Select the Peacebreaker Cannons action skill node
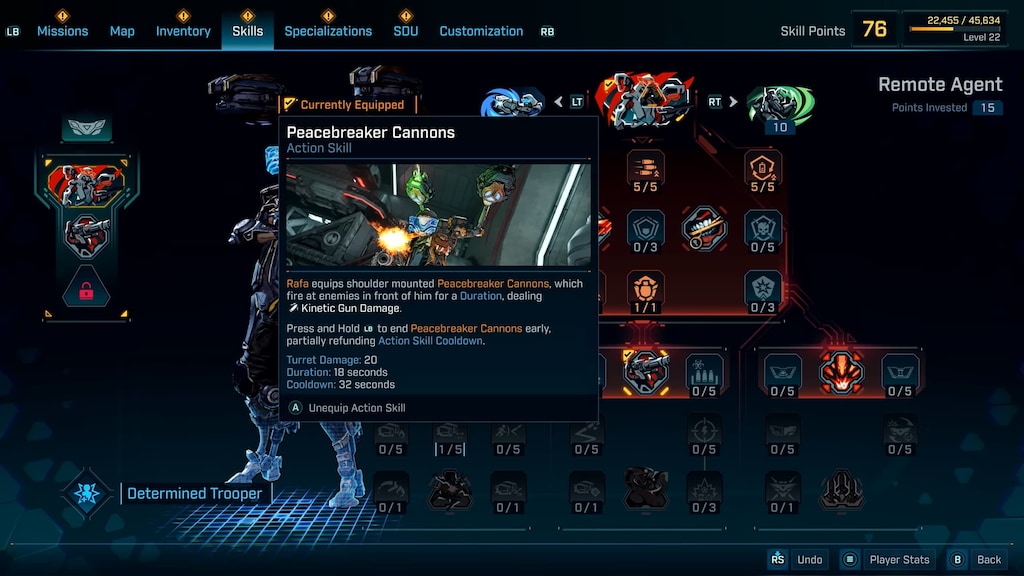 [646, 372]
